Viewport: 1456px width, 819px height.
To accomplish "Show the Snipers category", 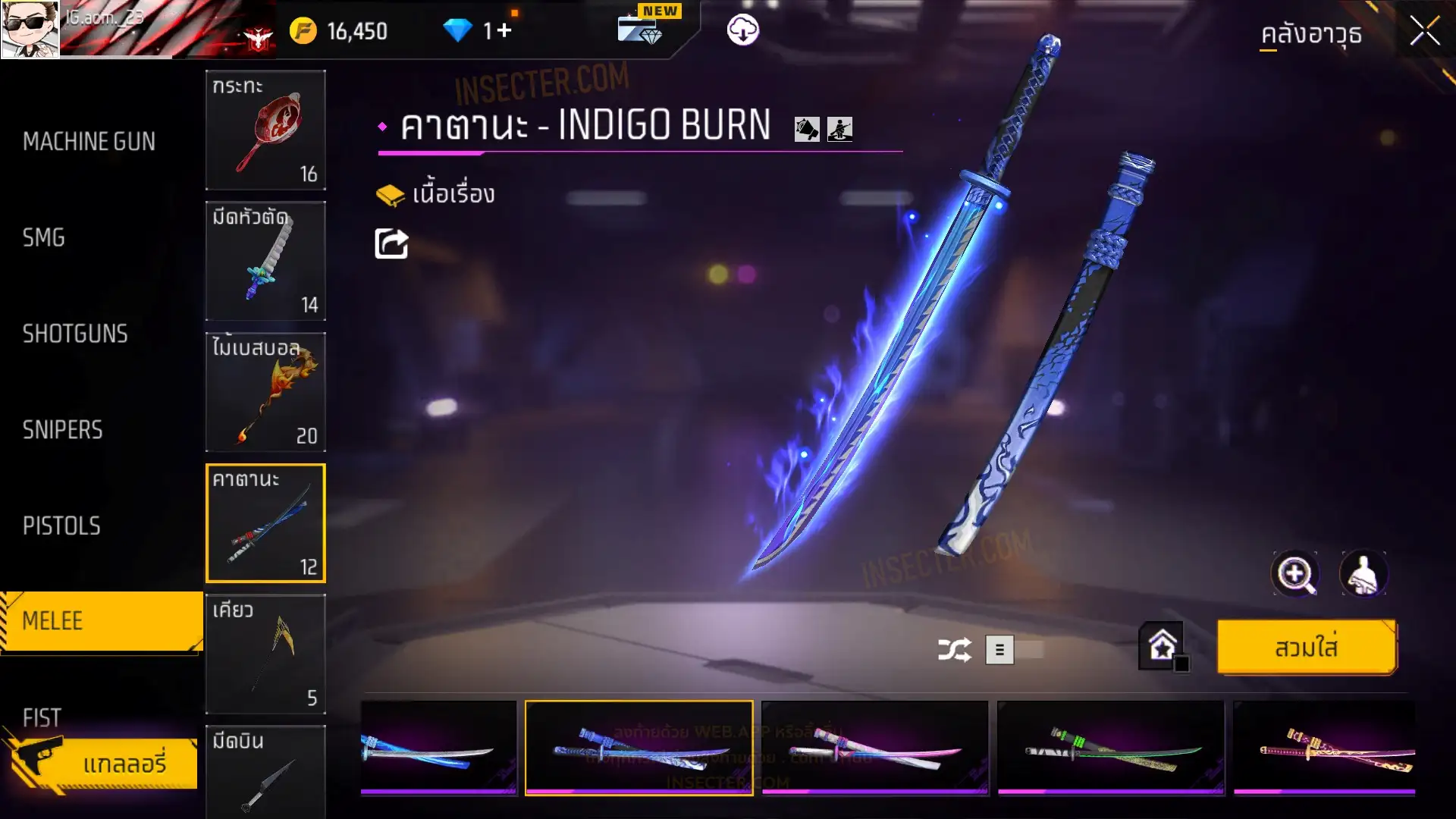I will (62, 430).
